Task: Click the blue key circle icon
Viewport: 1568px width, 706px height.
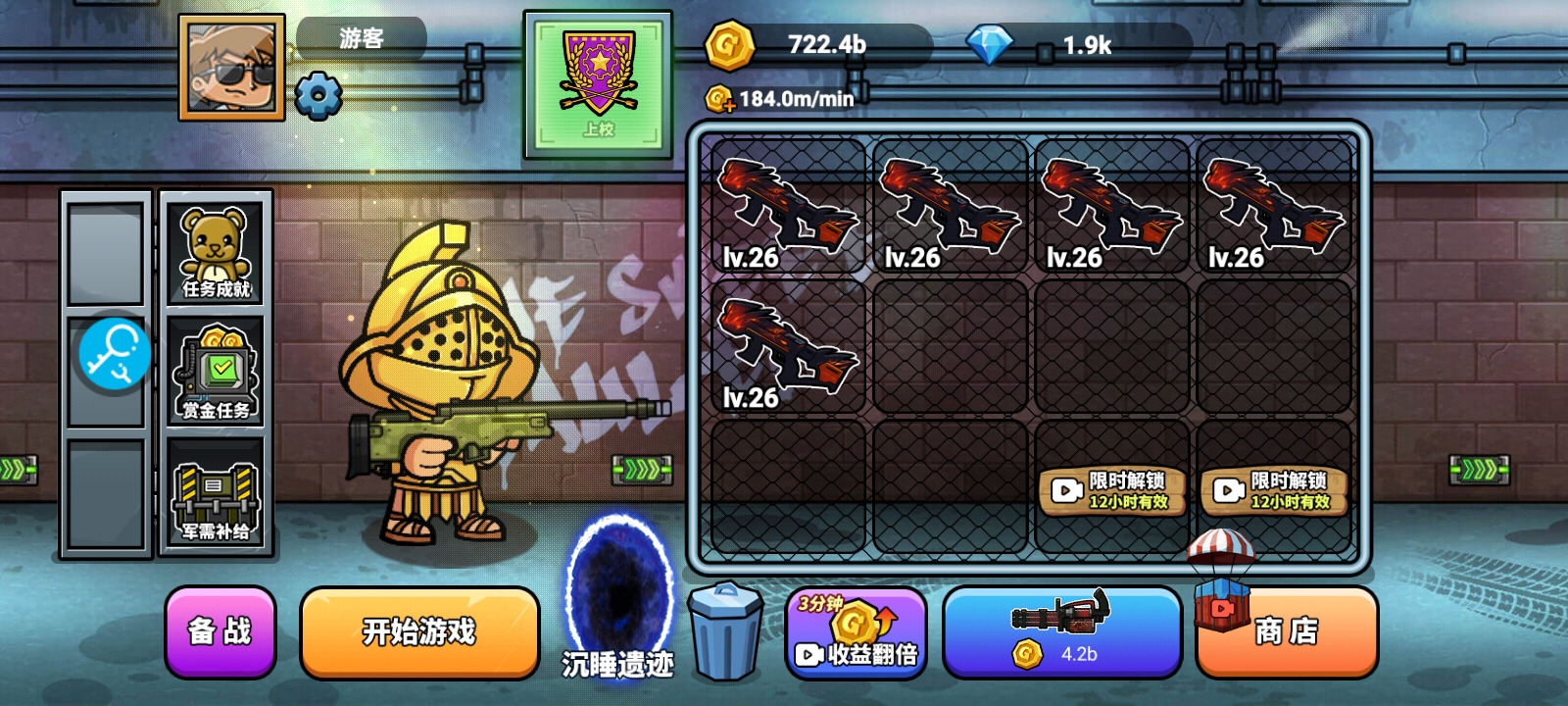Action: click(115, 354)
